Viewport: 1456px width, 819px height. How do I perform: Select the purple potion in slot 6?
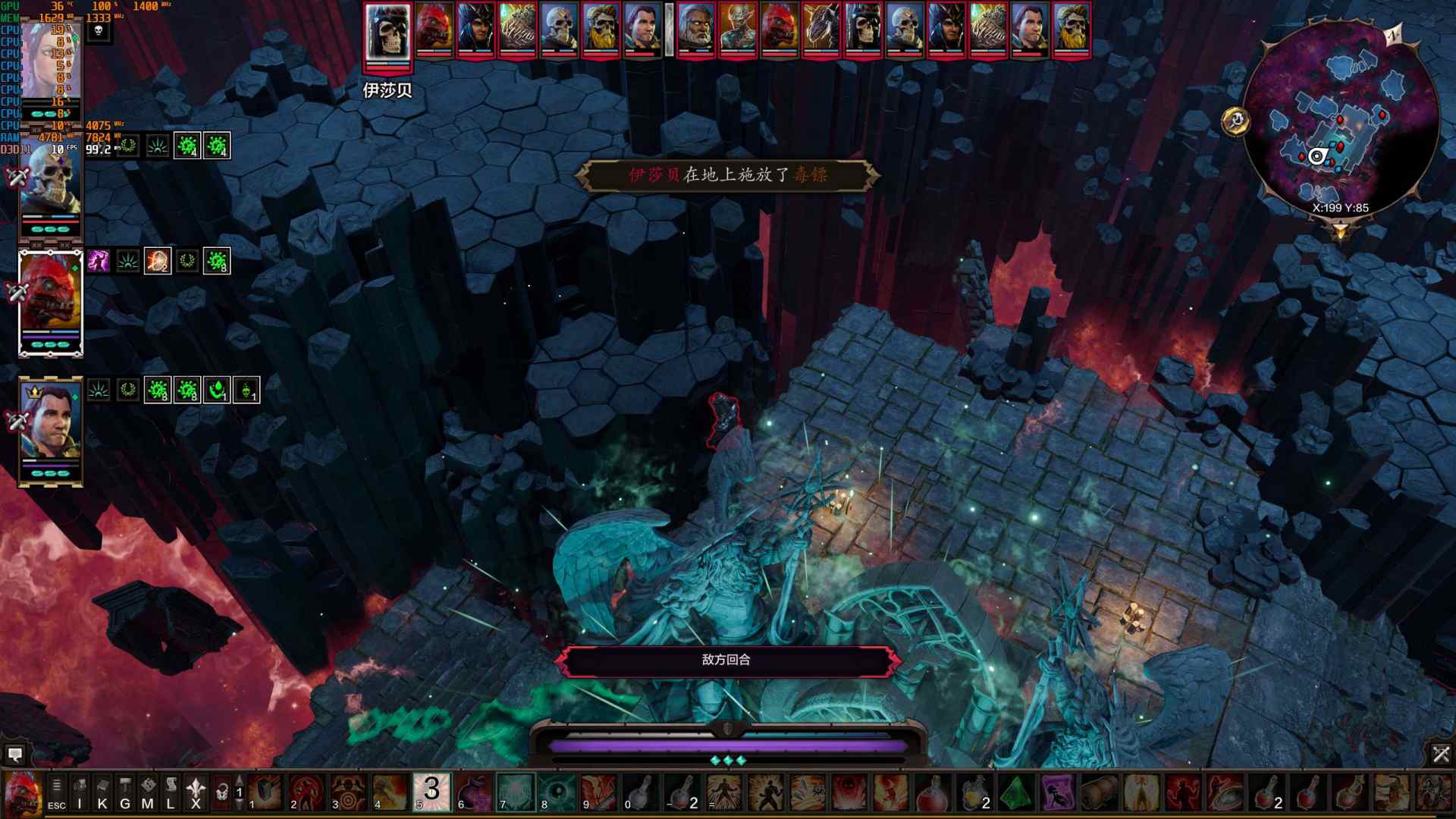[473, 792]
